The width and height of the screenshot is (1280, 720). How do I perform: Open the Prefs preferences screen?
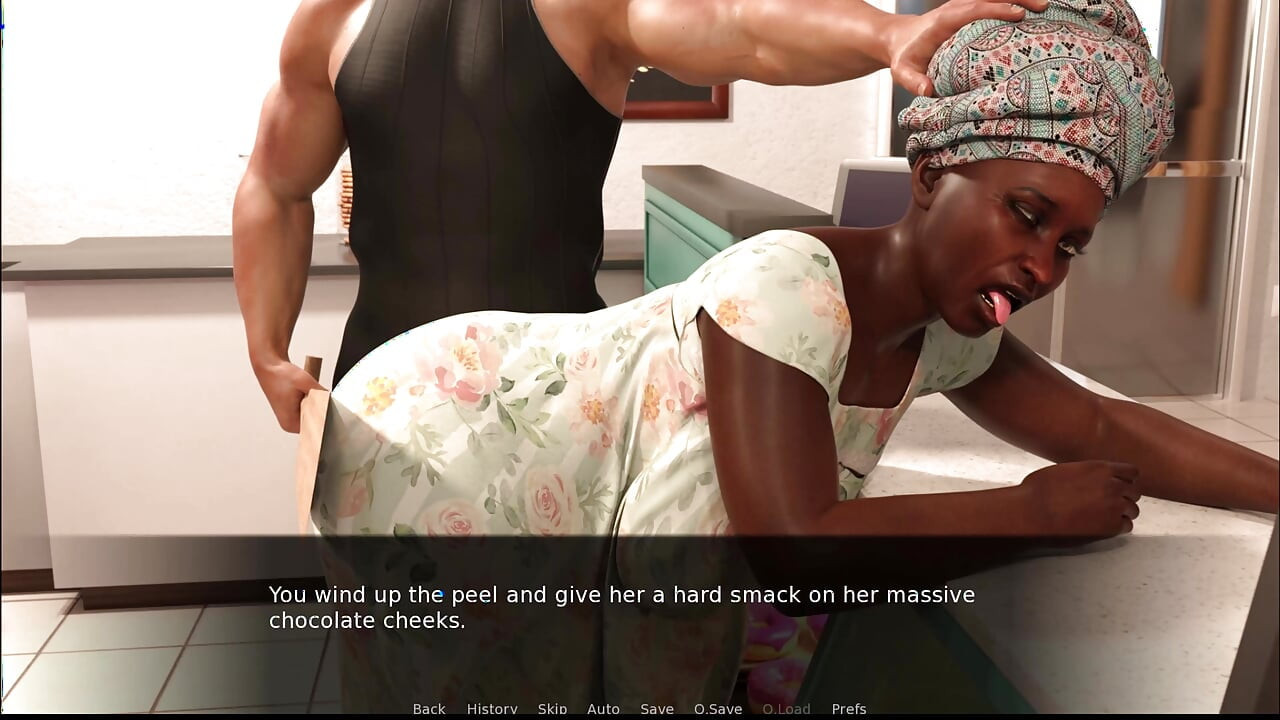(x=850, y=708)
